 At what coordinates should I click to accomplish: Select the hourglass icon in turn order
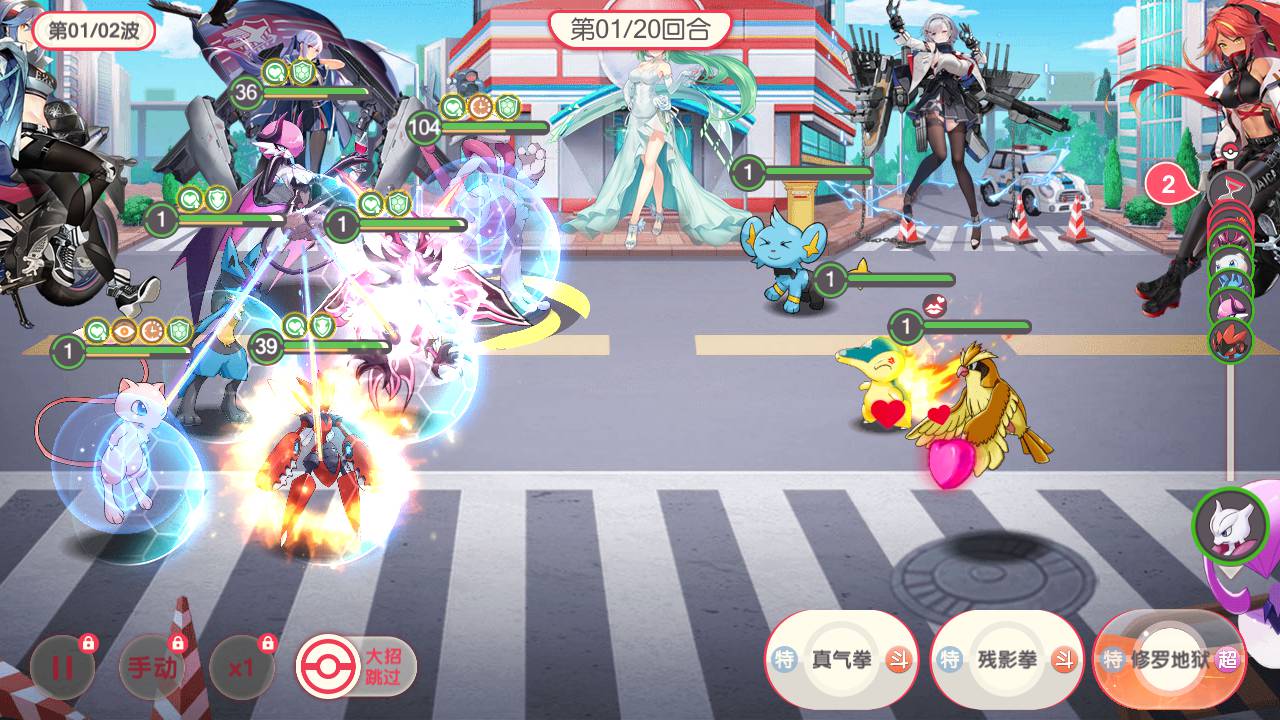pyautogui.click(x=1229, y=188)
